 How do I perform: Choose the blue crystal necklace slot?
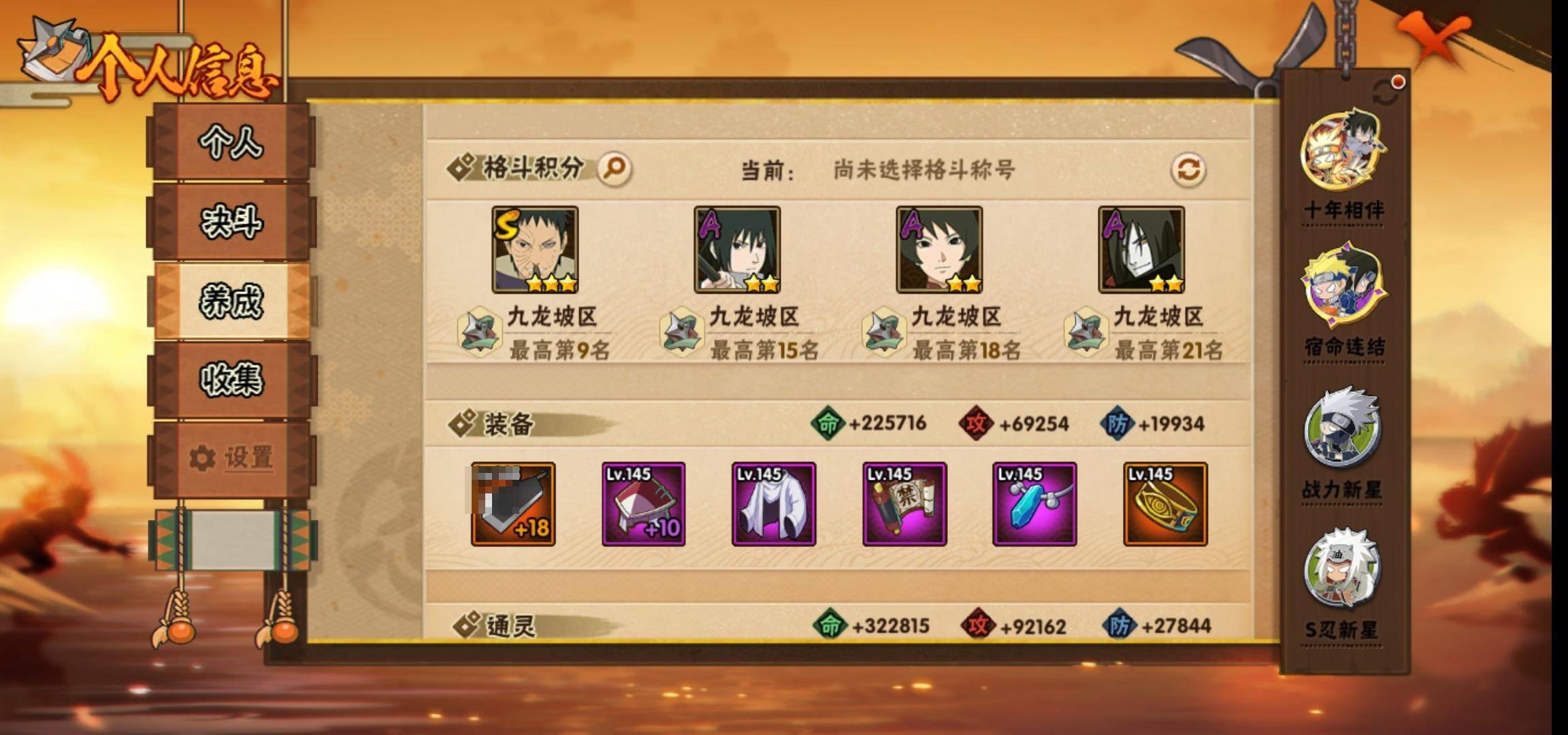[1034, 504]
